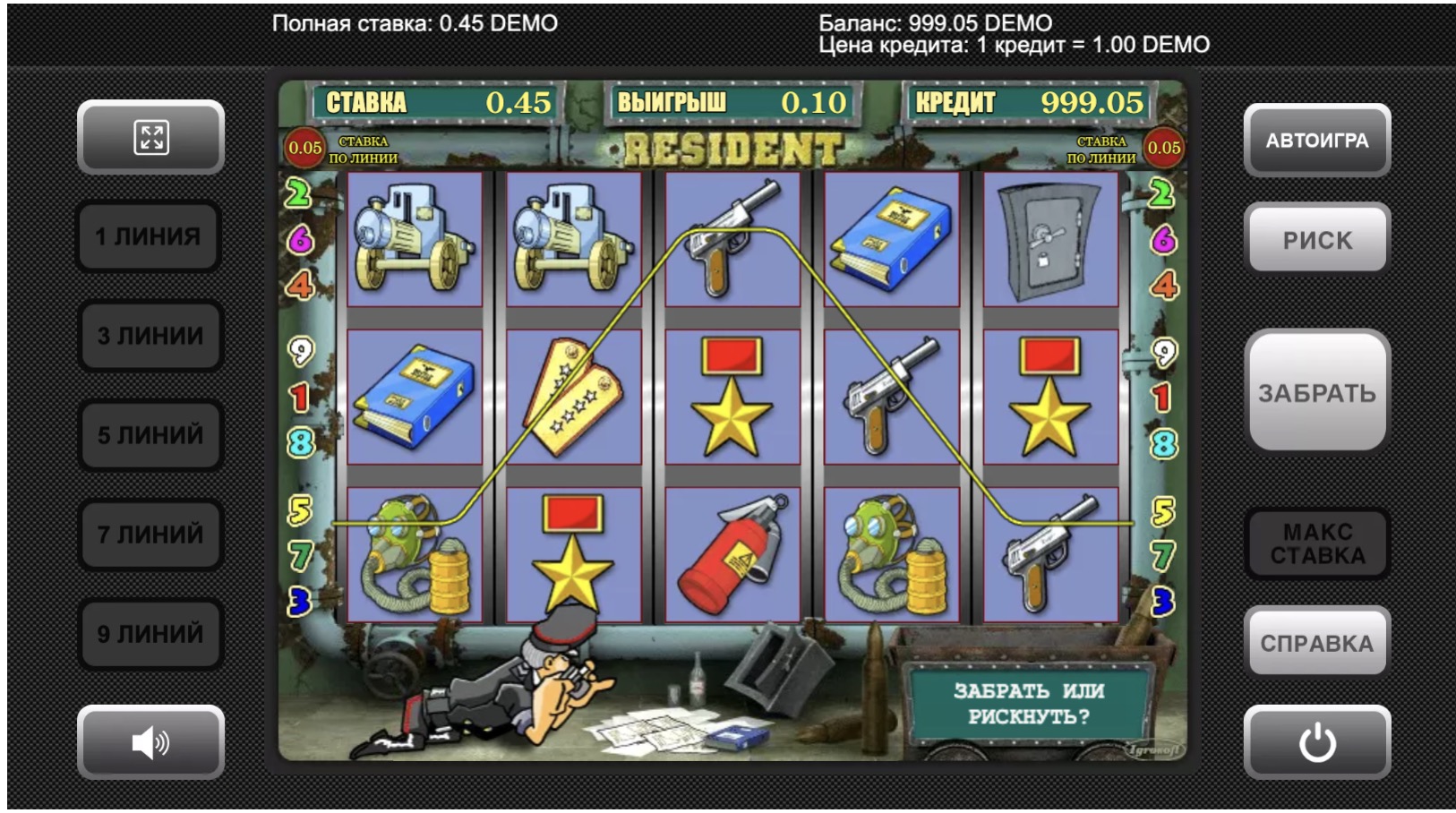1456x813 pixels.
Task: Select the 1 ЛИНИЯ bet line button
Action: click(149, 236)
